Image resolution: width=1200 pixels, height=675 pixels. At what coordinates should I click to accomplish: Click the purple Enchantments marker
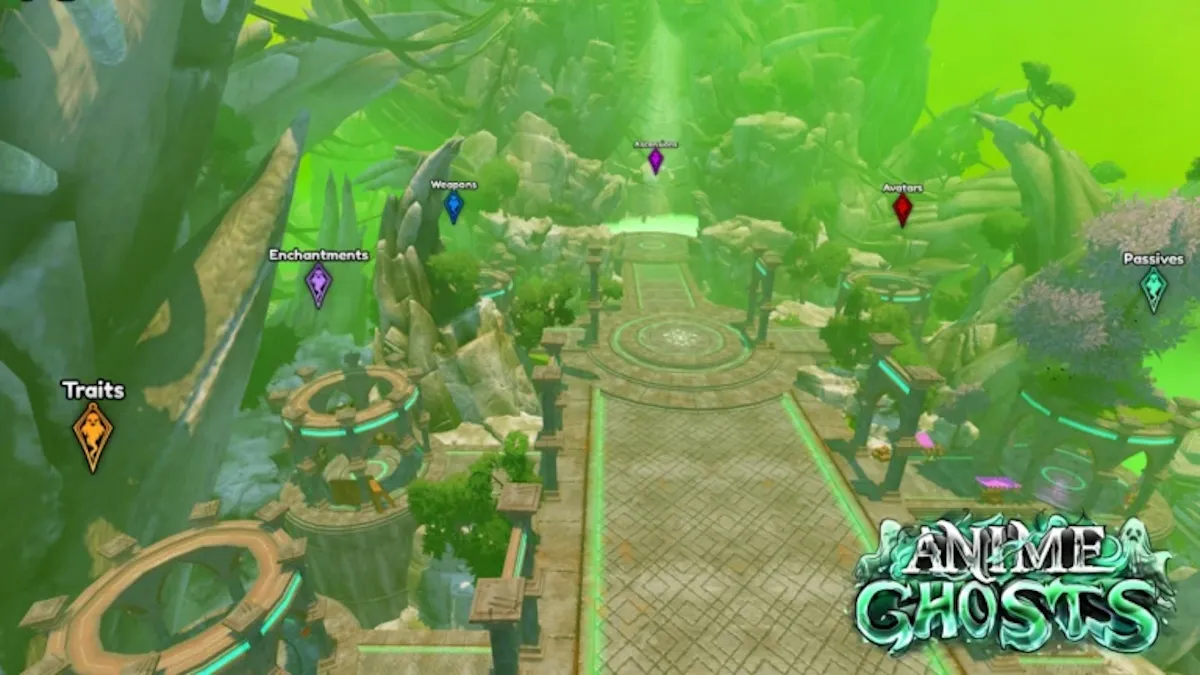coord(318,285)
